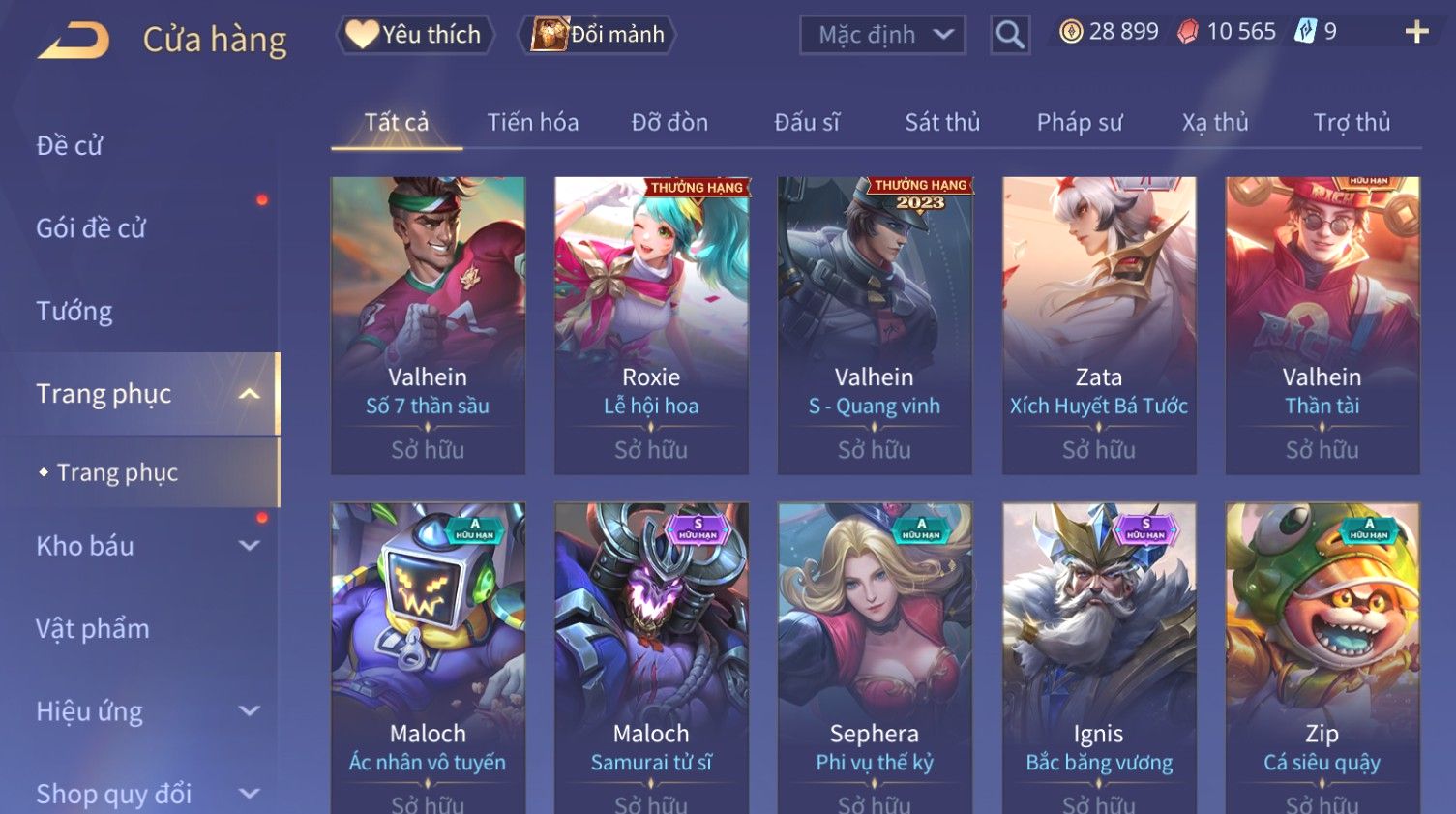
Task: Show the Sát thủ skin category
Action: pyautogui.click(x=942, y=123)
